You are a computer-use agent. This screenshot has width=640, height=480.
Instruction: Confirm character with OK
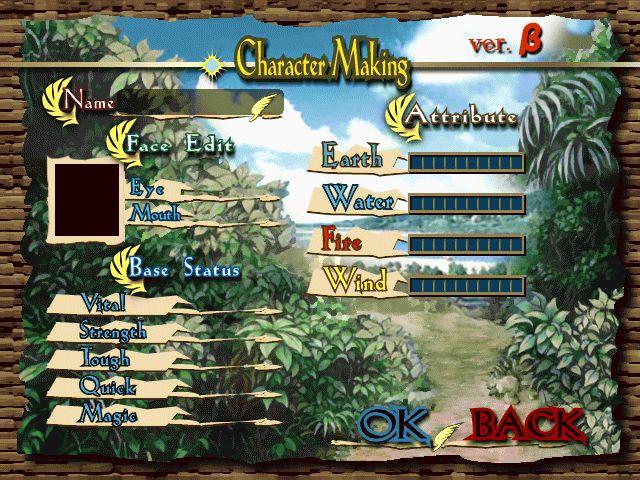click(x=393, y=424)
